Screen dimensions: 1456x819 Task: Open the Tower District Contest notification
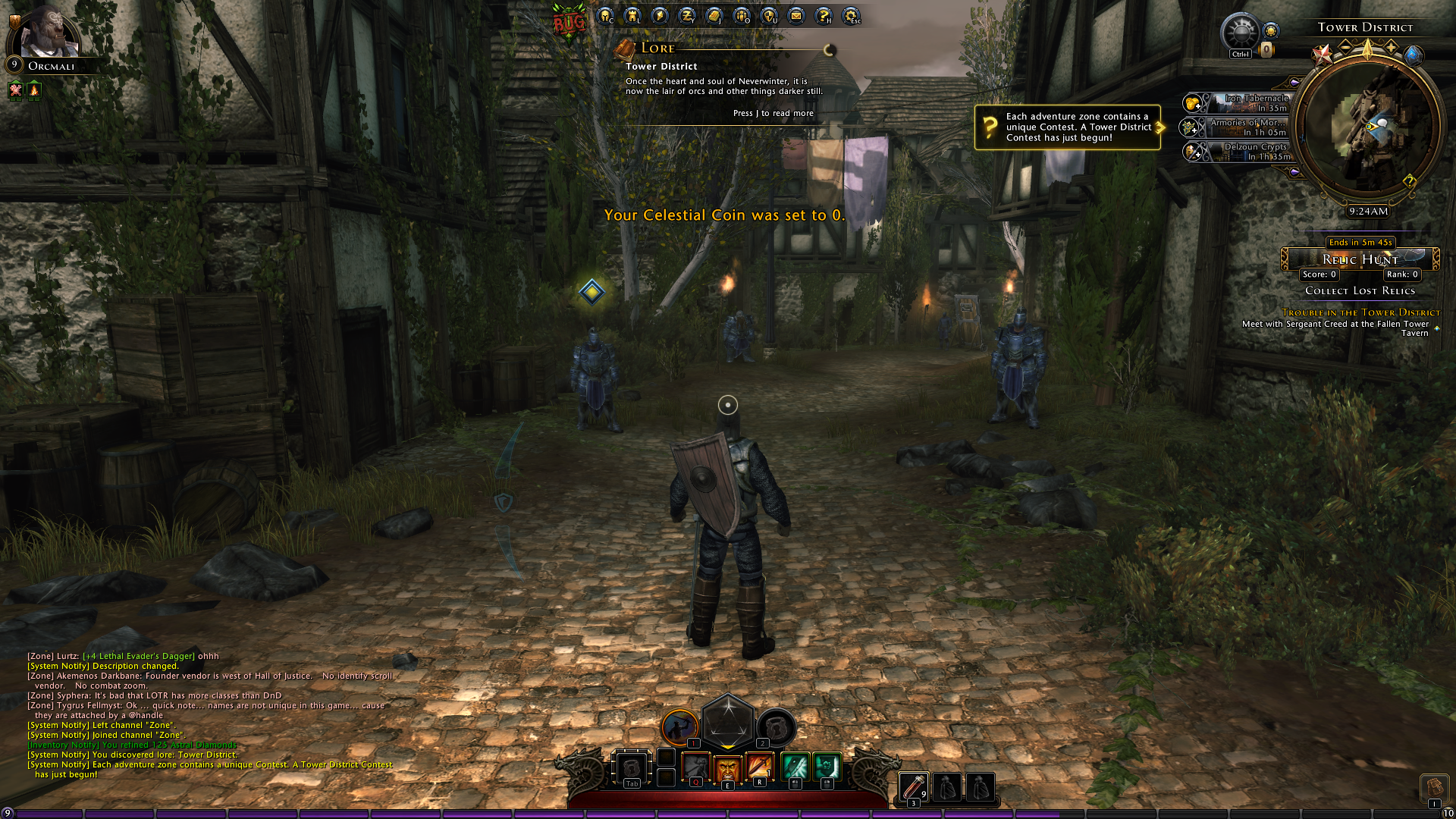1068,127
